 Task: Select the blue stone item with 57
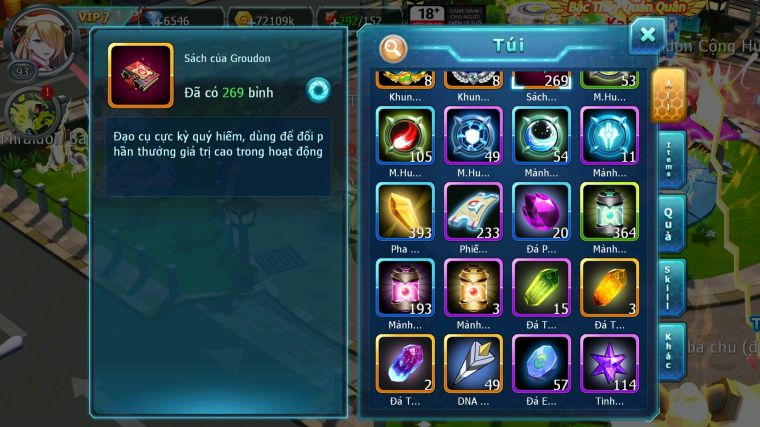coord(541,363)
